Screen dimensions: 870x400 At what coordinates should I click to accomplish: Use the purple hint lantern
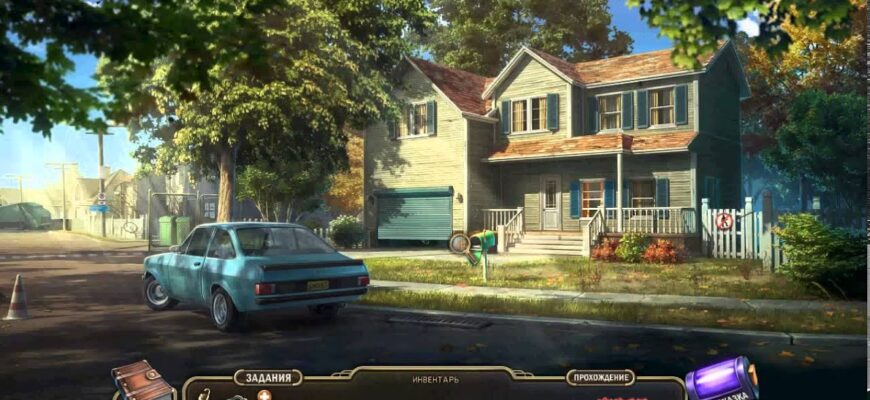click(x=720, y=380)
